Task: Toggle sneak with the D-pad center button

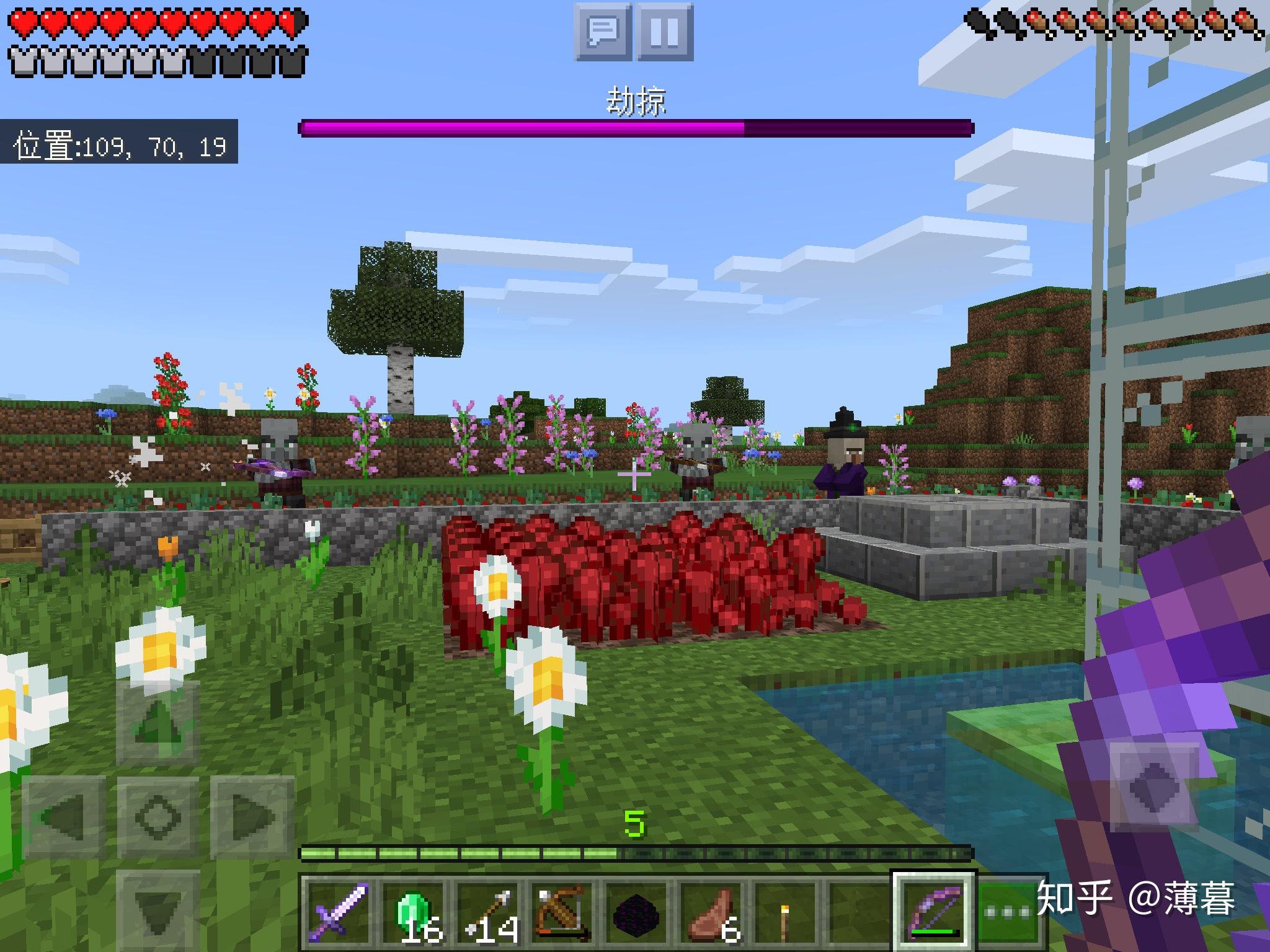Action: [x=158, y=816]
